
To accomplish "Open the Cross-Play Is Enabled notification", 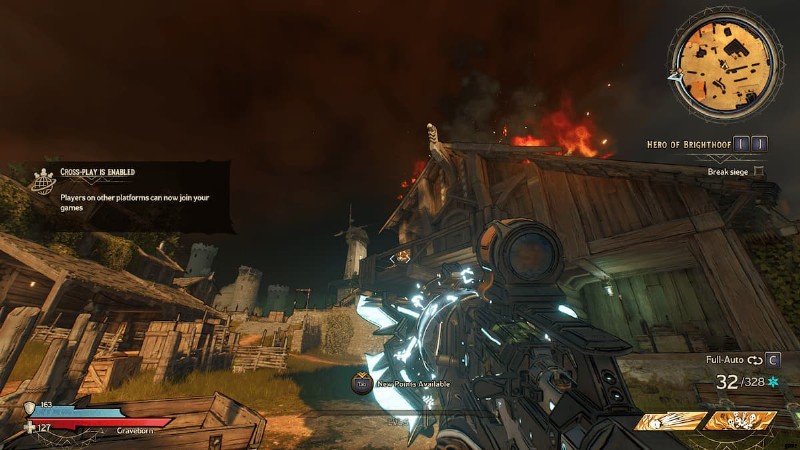I will [x=130, y=190].
